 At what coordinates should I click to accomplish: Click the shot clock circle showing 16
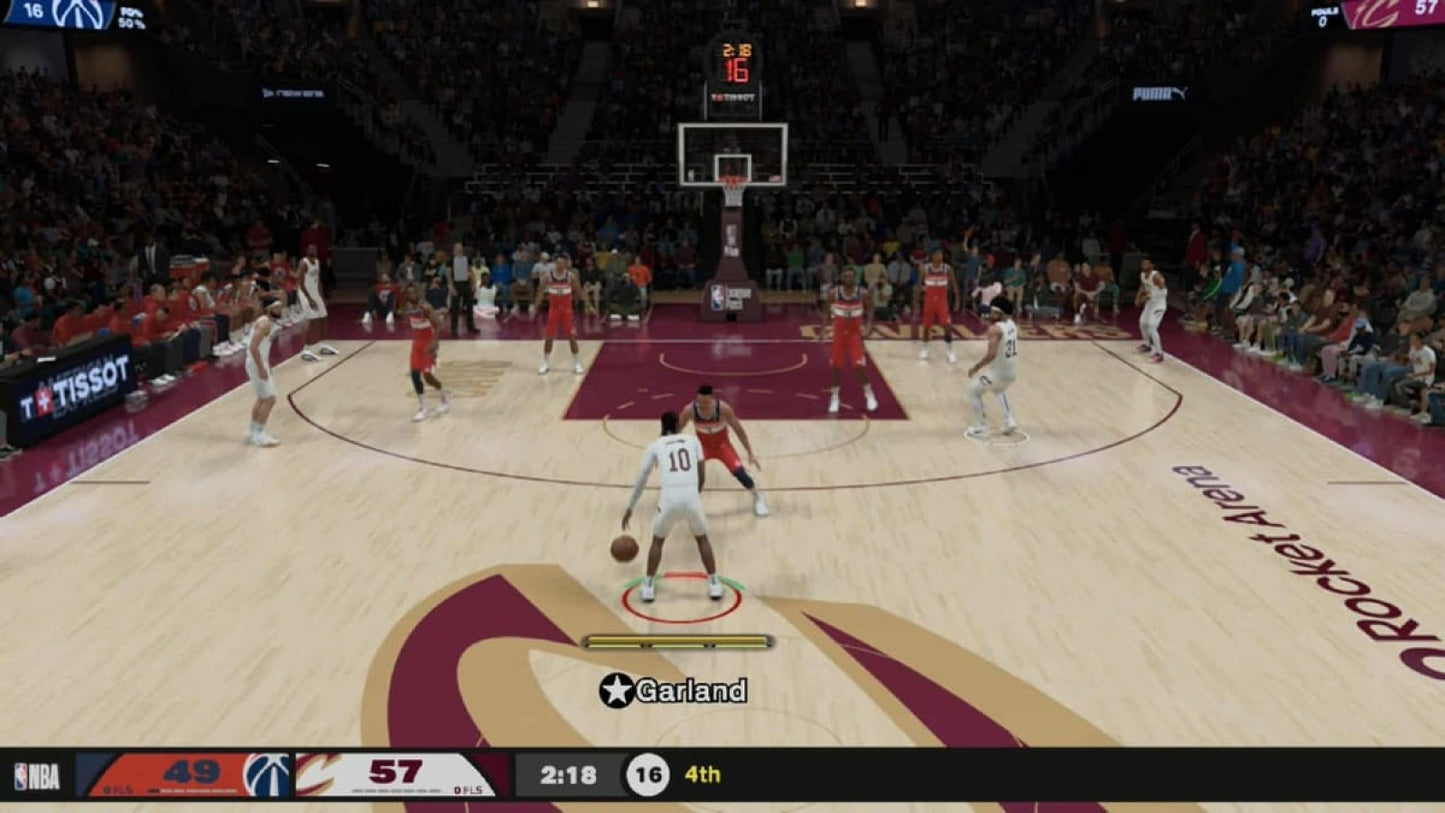[650, 774]
